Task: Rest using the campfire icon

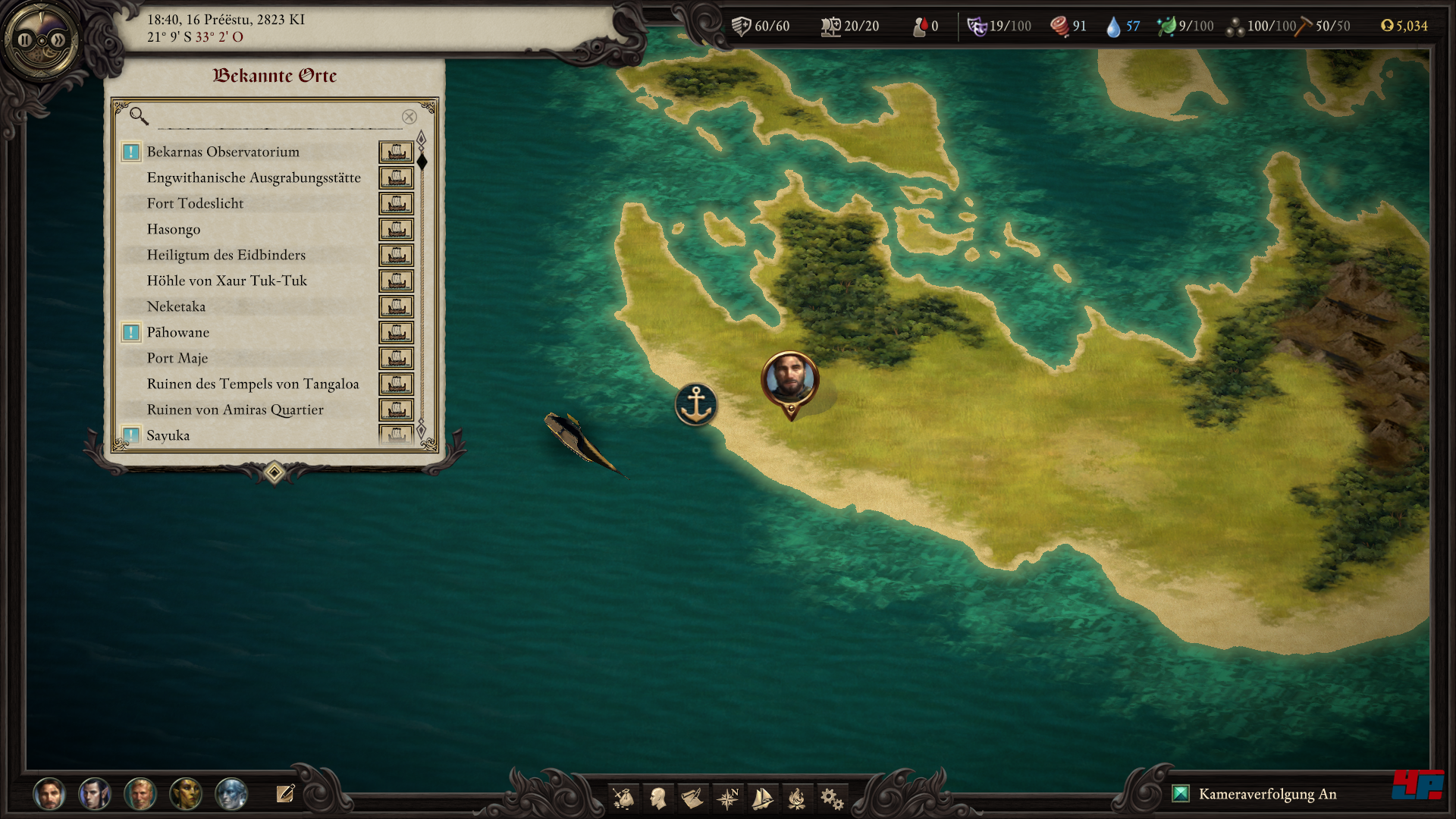Action: click(796, 798)
